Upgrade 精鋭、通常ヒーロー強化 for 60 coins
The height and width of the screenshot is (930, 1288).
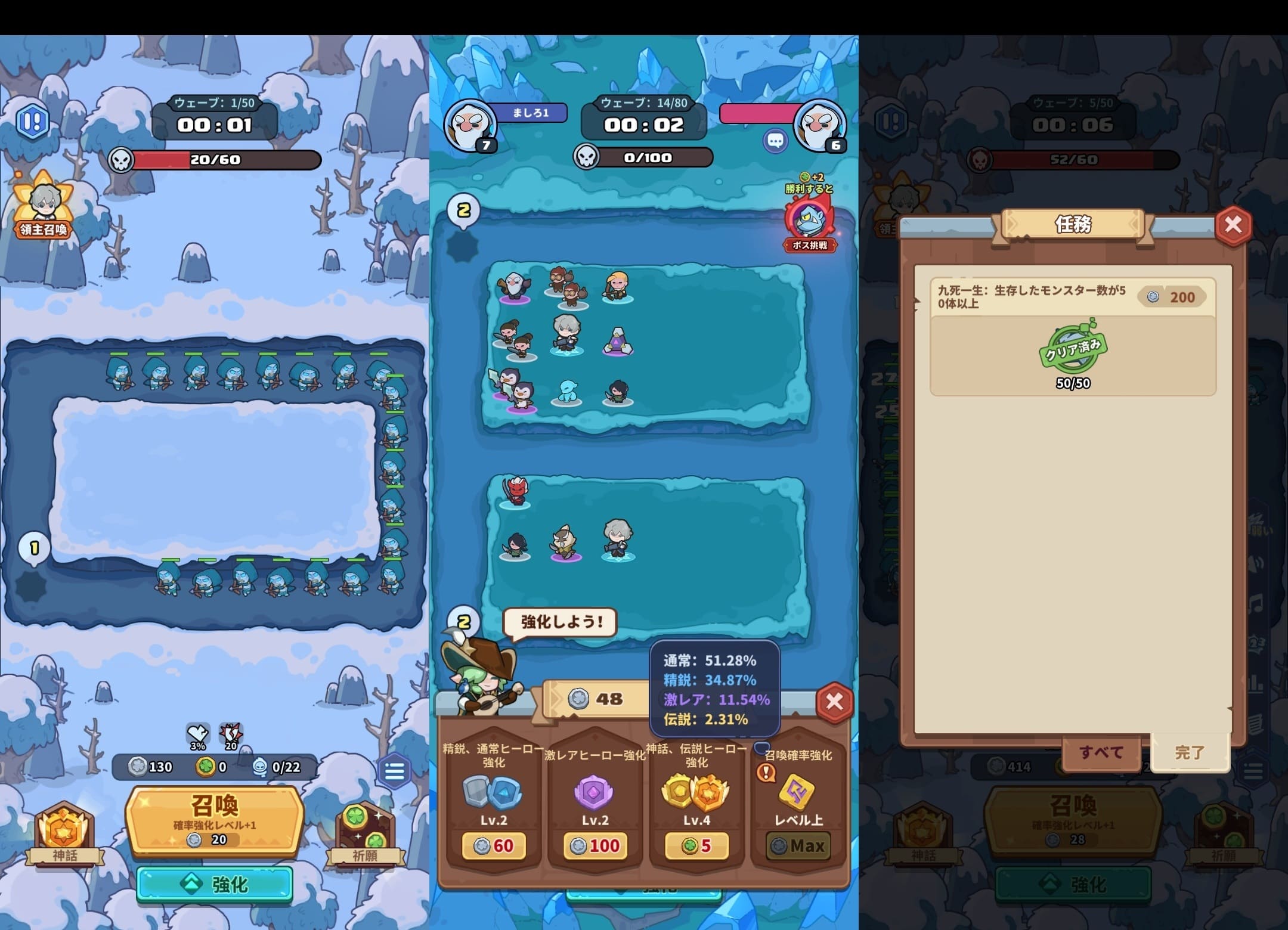[x=494, y=845]
